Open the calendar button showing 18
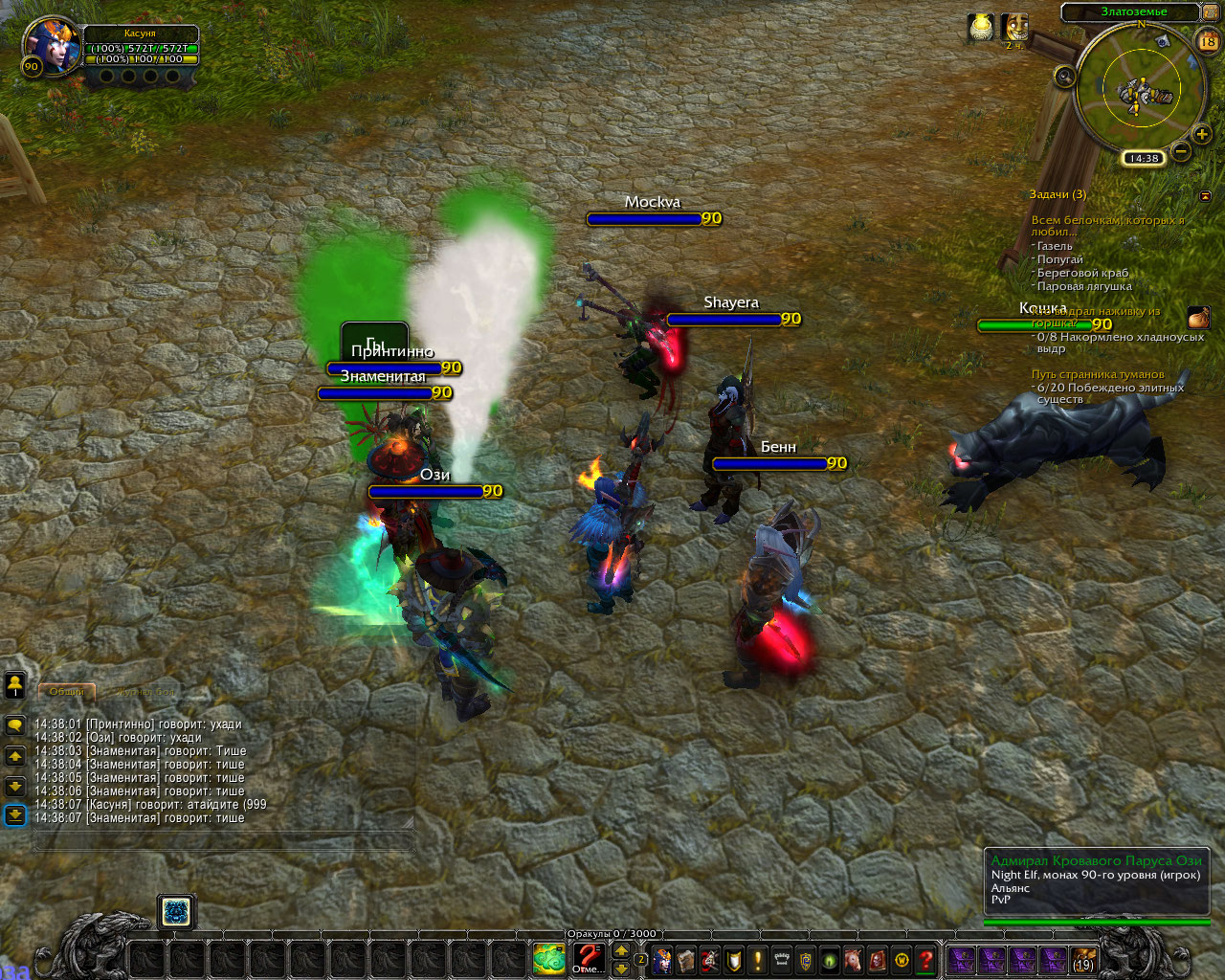Viewport: 1225px width, 980px height. [x=1207, y=41]
